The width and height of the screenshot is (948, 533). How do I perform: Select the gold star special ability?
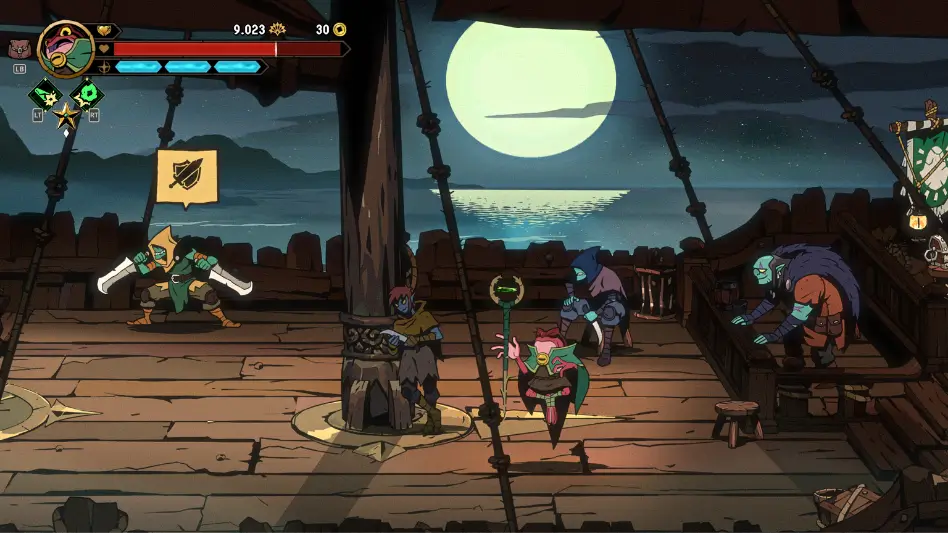point(66,114)
